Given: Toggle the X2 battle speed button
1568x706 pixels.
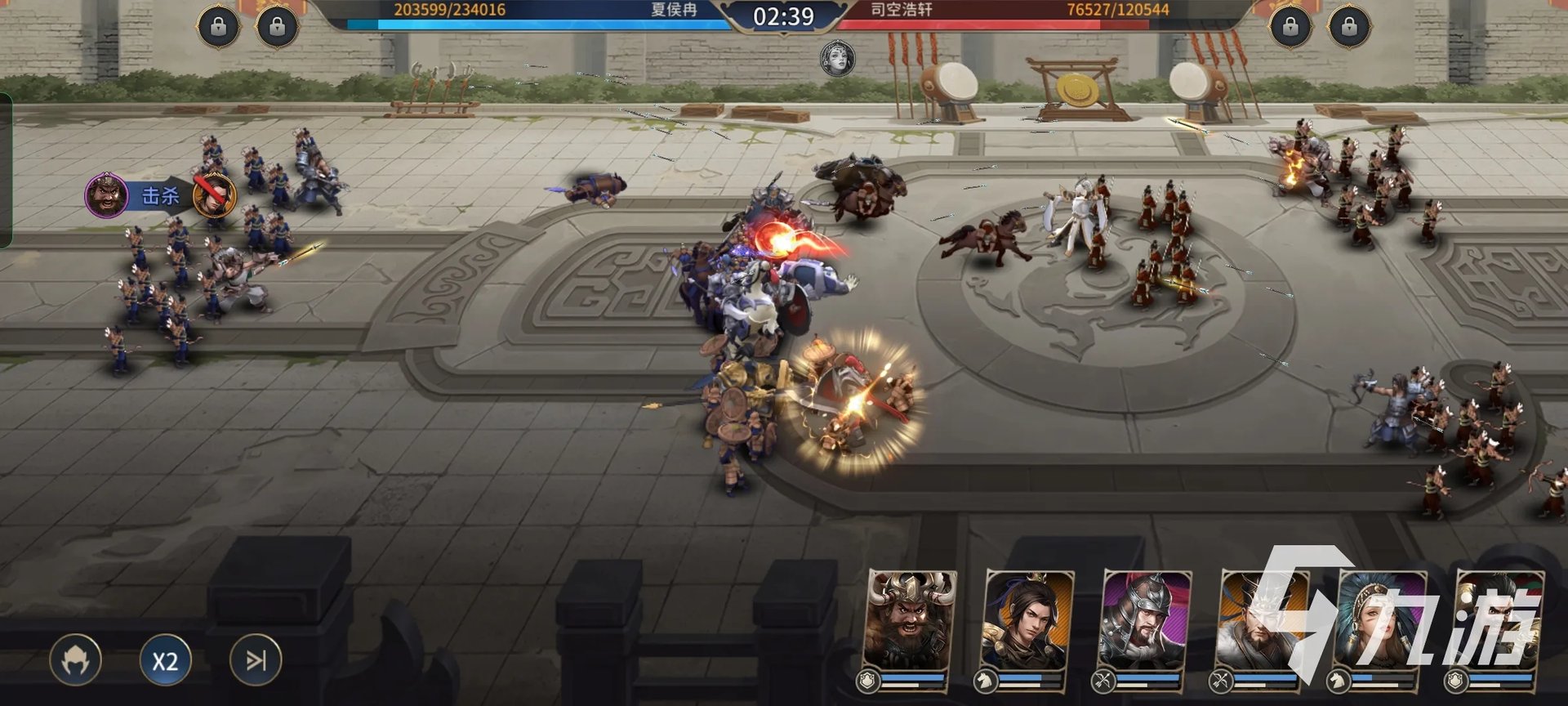Looking at the screenshot, I should click(165, 660).
